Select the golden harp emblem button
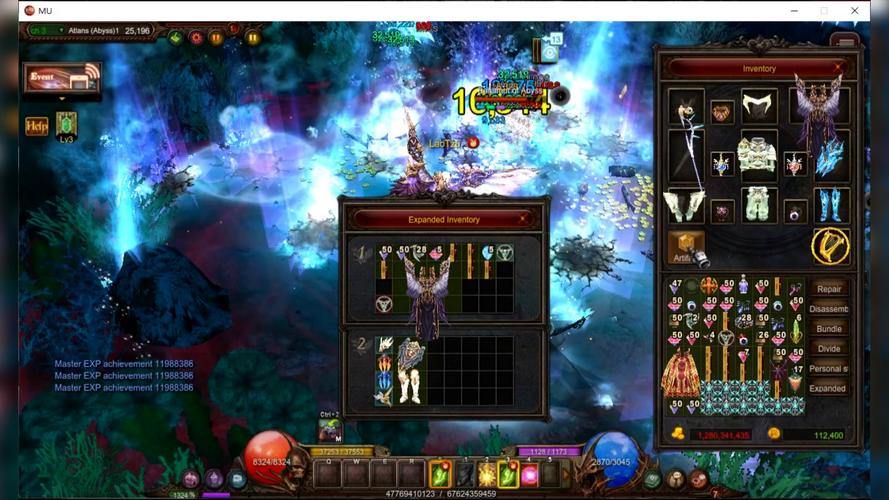 (830, 246)
